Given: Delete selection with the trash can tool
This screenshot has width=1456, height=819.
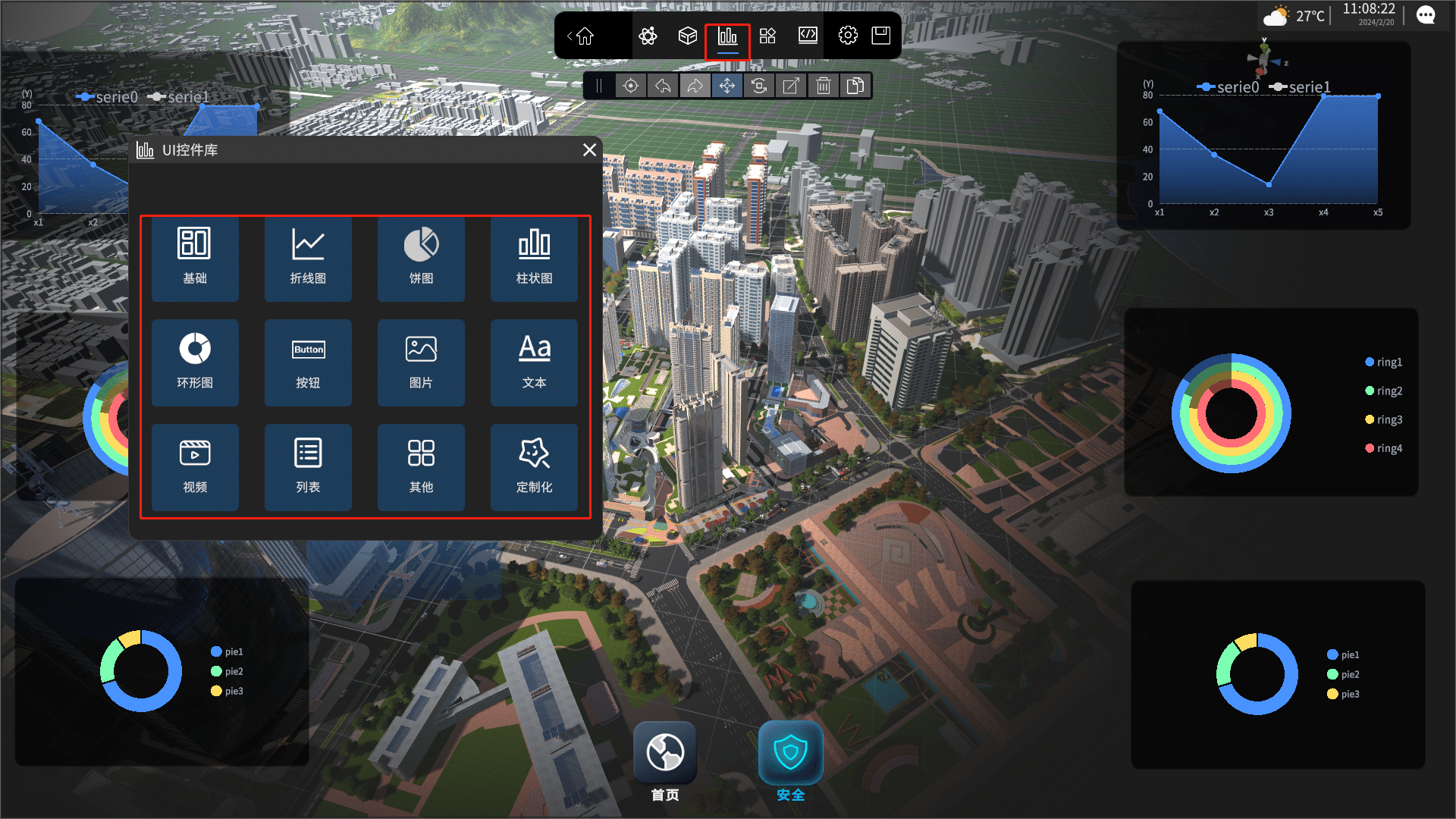Looking at the screenshot, I should [824, 86].
